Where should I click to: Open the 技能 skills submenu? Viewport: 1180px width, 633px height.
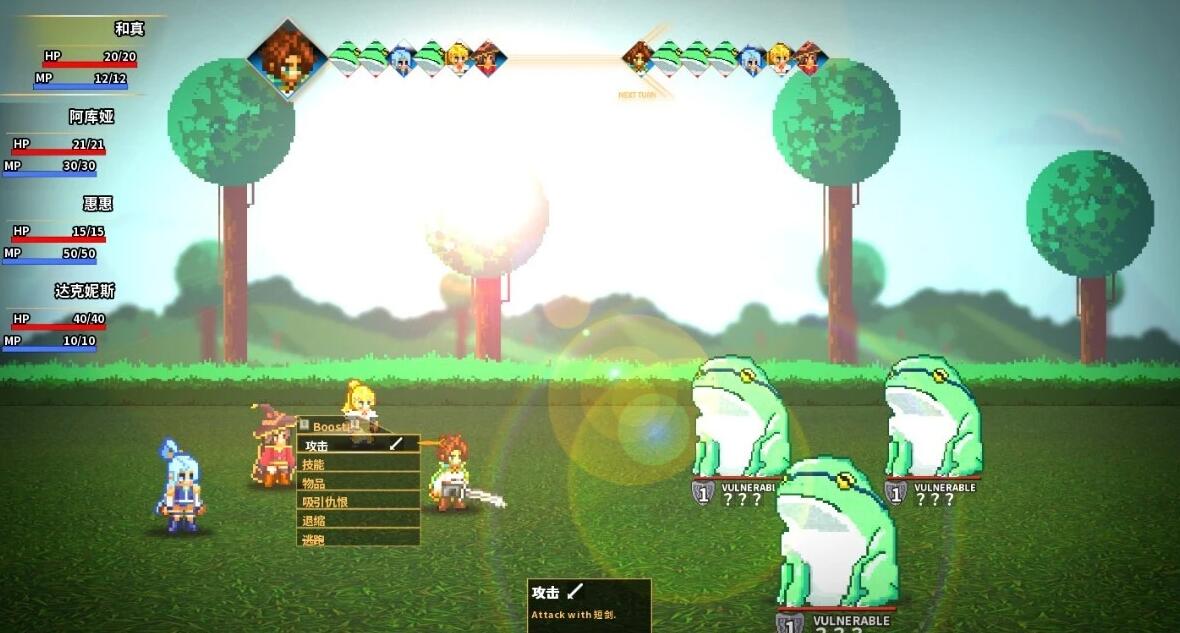point(357,464)
